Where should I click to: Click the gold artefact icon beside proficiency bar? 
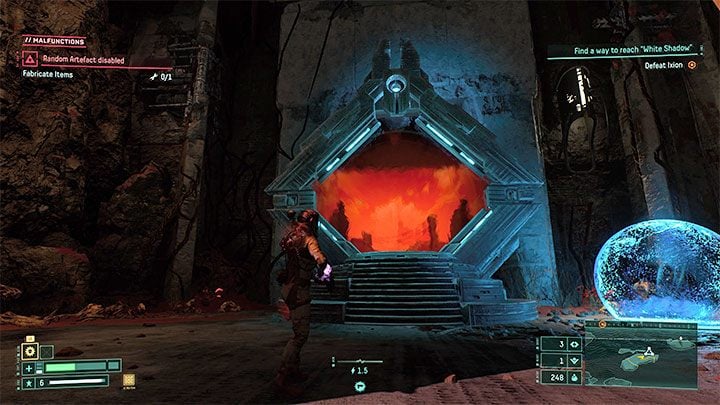[x=128, y=379]
